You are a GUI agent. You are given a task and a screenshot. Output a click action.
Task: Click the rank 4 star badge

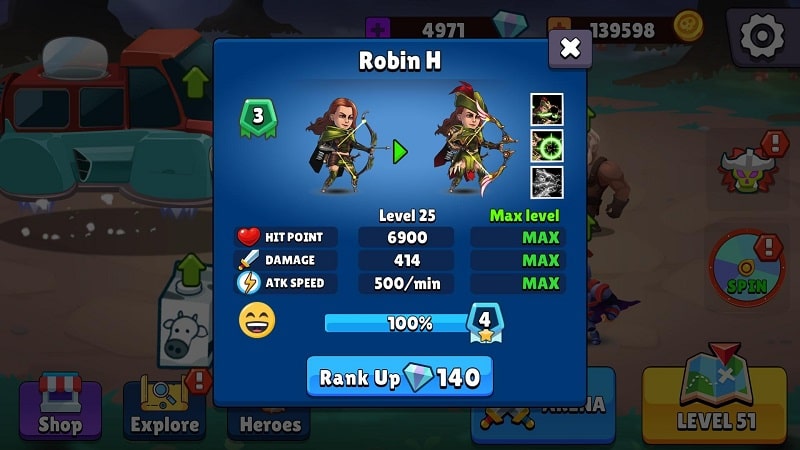(x=485, y=322)
